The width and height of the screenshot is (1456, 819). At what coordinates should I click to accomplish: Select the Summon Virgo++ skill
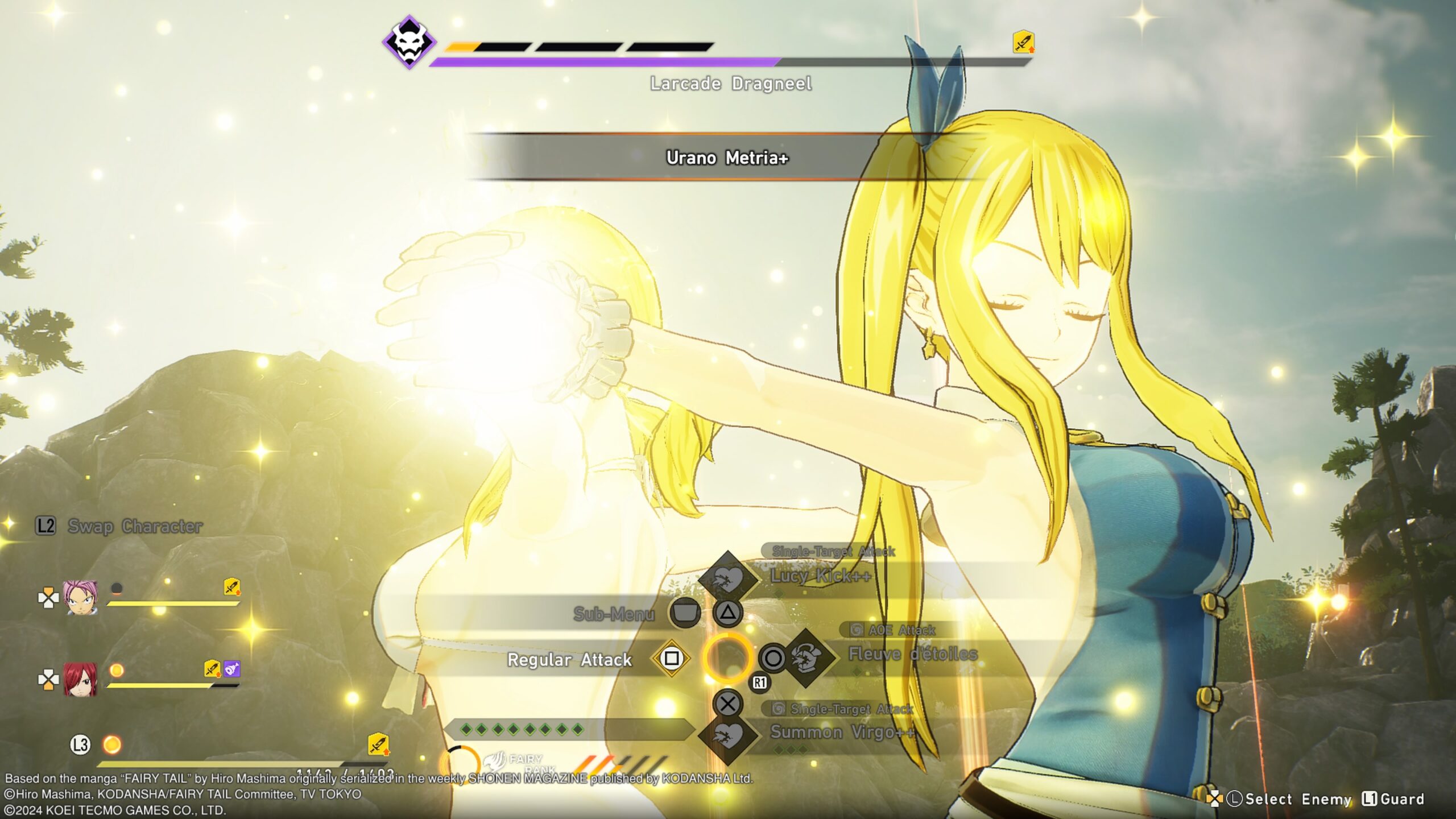click(842, 733)
